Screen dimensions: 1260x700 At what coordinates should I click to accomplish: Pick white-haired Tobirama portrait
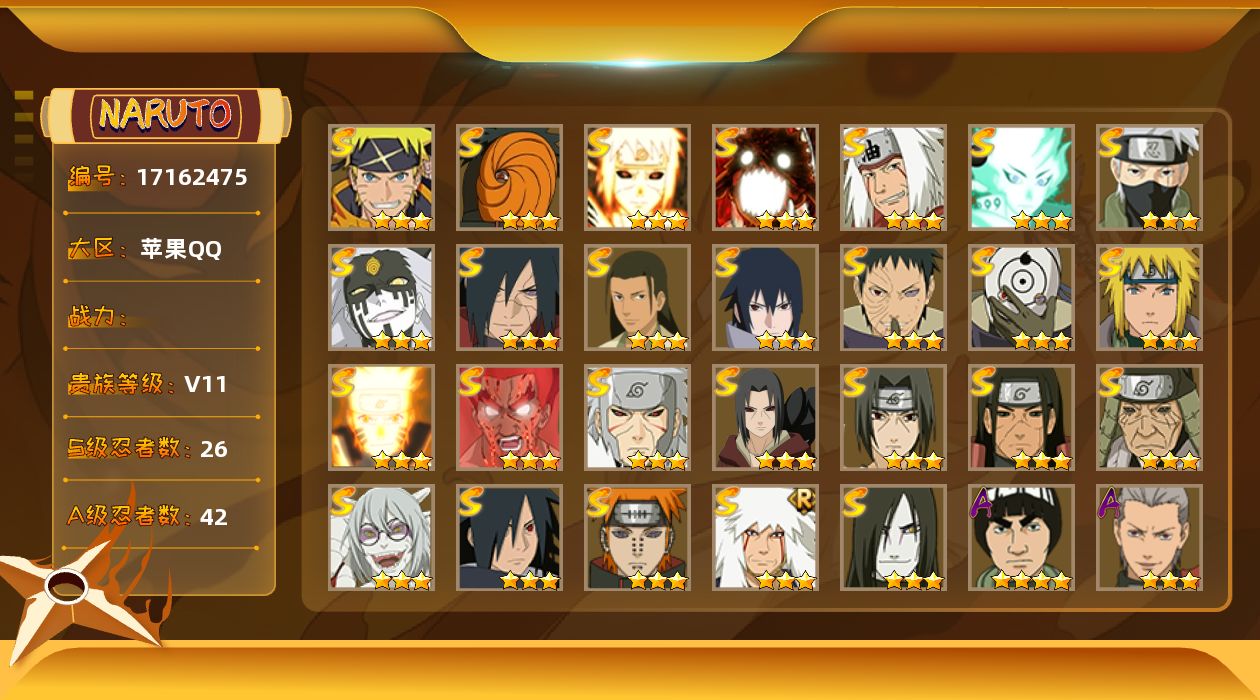click(637, 417)
